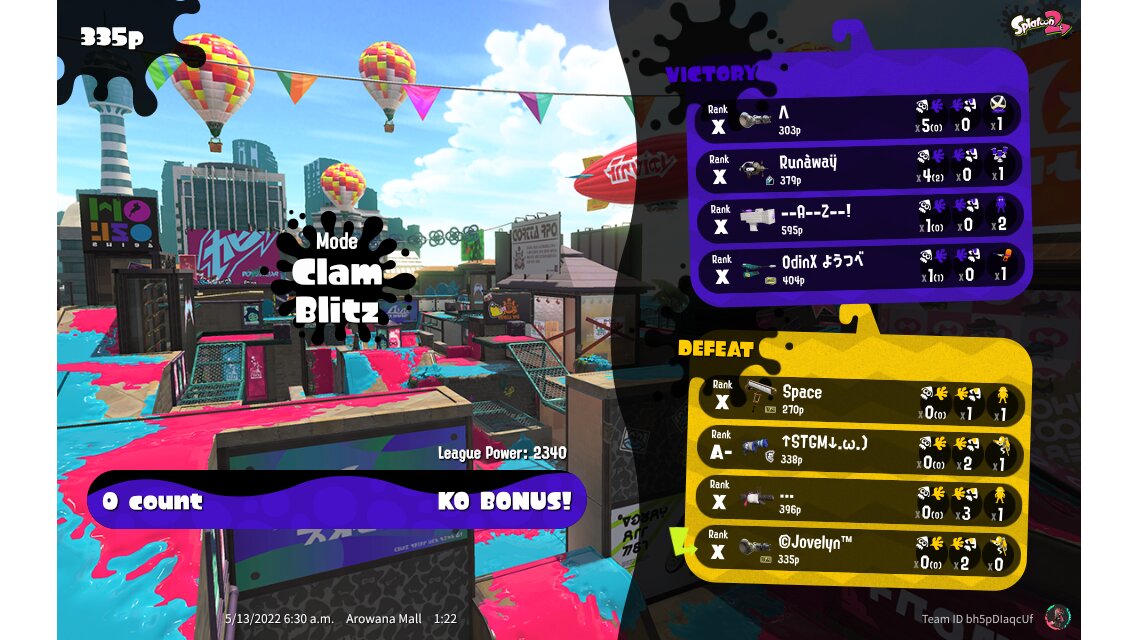Click the Splatoon 2 logo

click(1041, 23)
